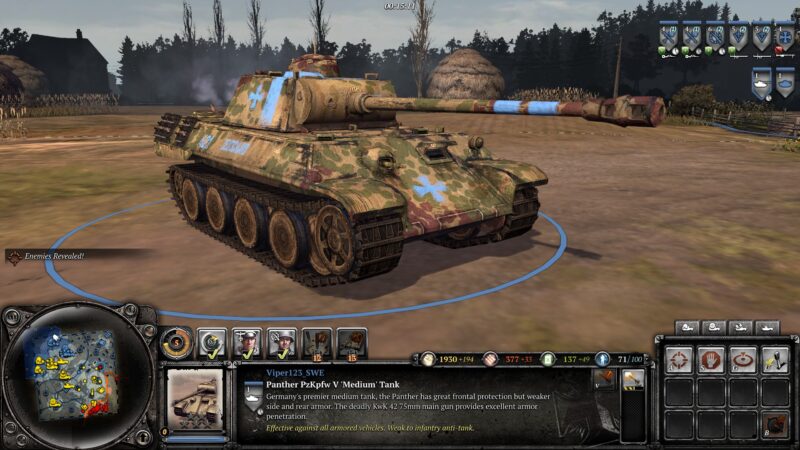Open the commander ability wheel showing 3
This screenshot has width=800, height=450.
click(176, 343)
